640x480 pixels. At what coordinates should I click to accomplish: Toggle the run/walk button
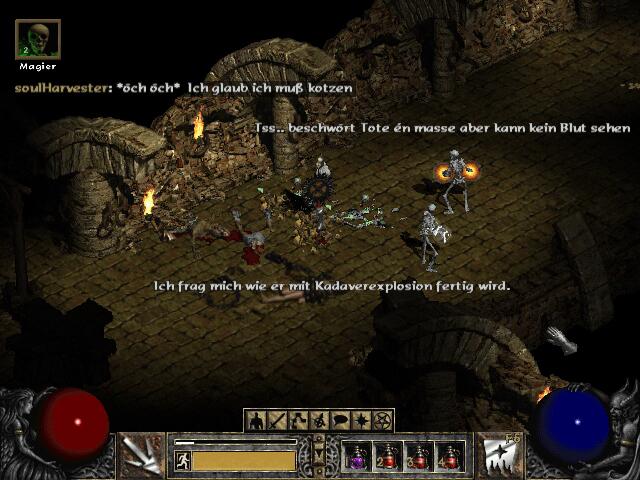click(x=183, y=460)
